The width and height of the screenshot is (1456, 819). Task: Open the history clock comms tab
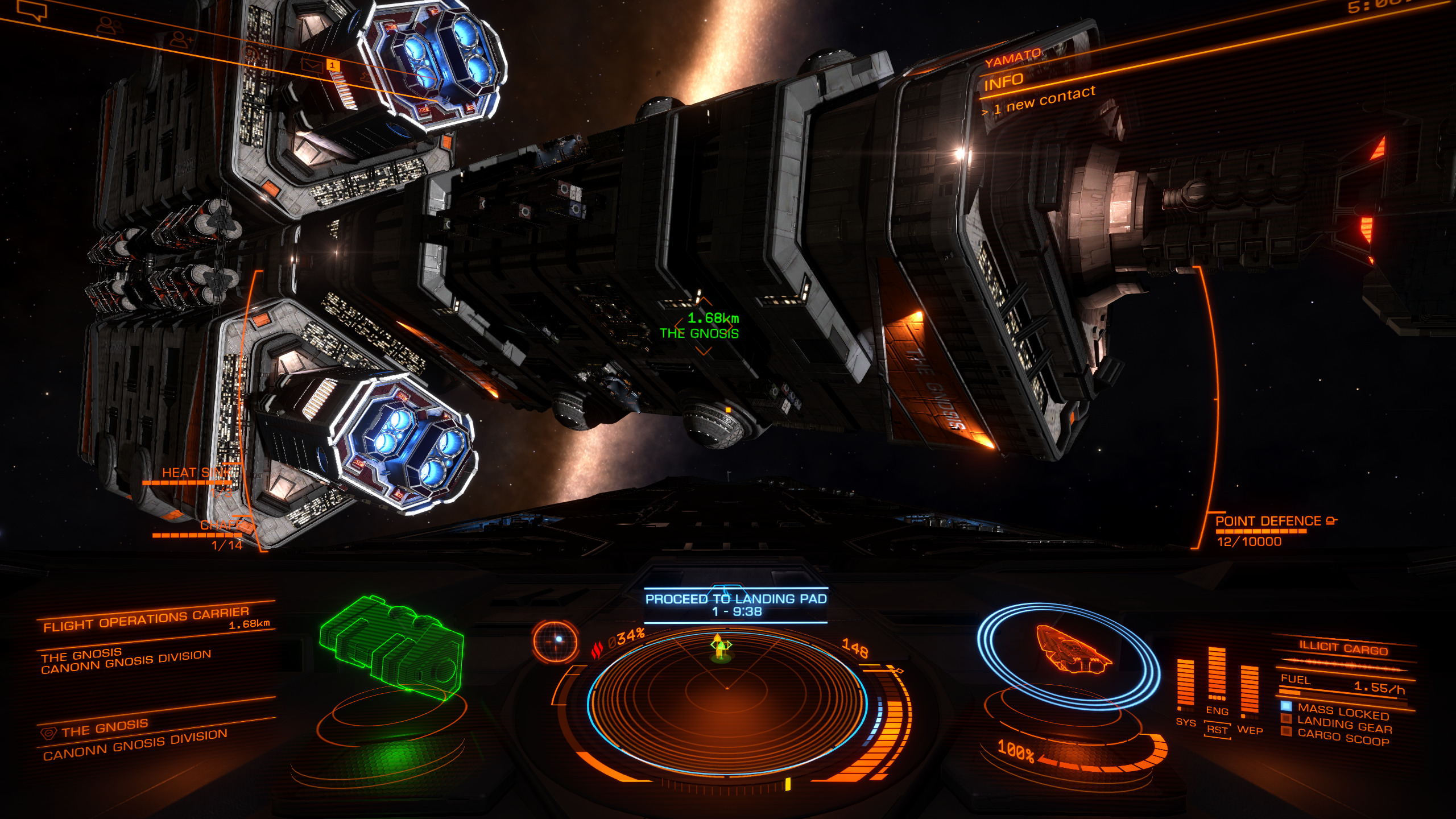(250, 54)
